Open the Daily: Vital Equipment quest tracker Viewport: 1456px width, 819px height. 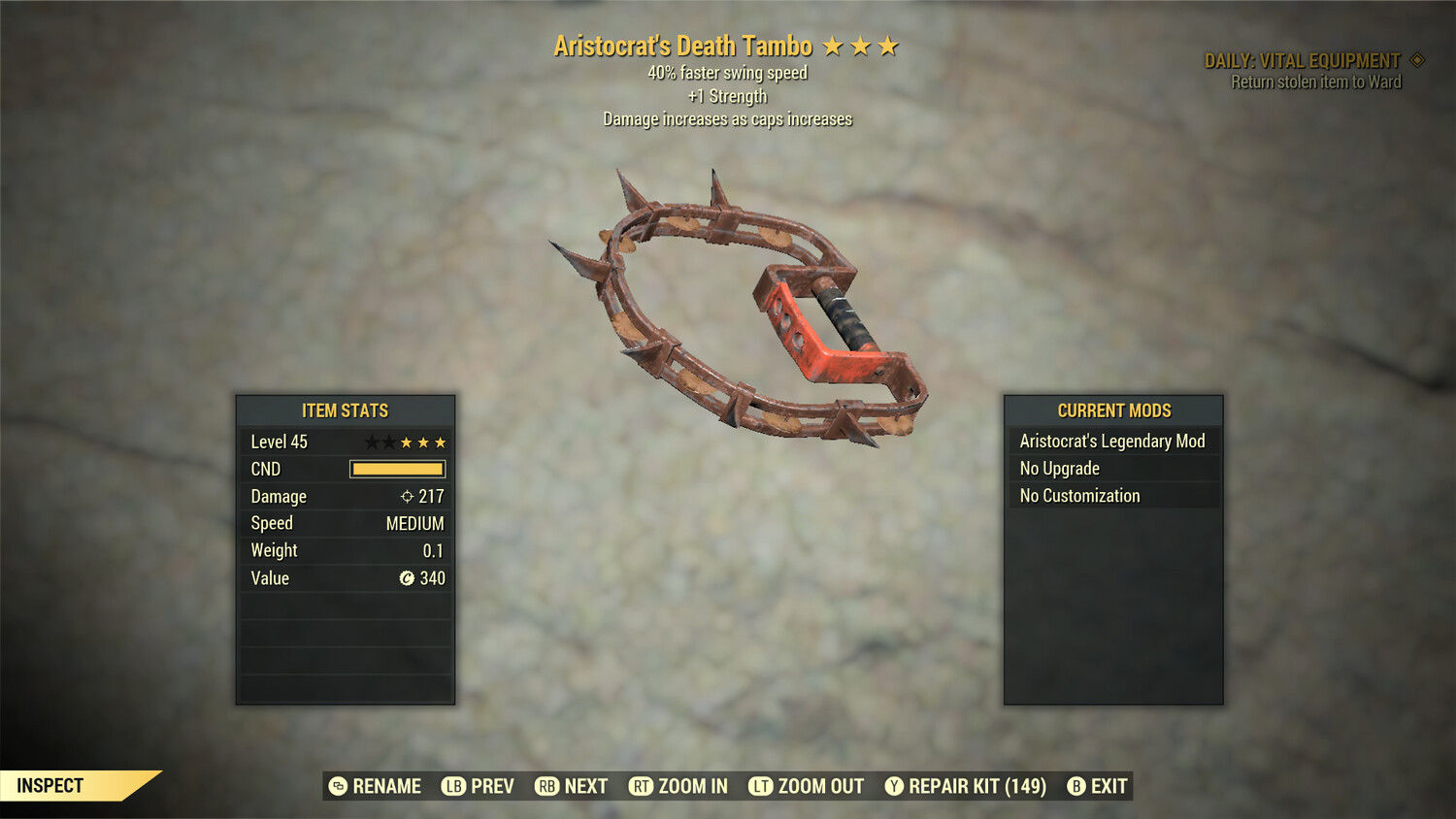(x=1303, y=61)
